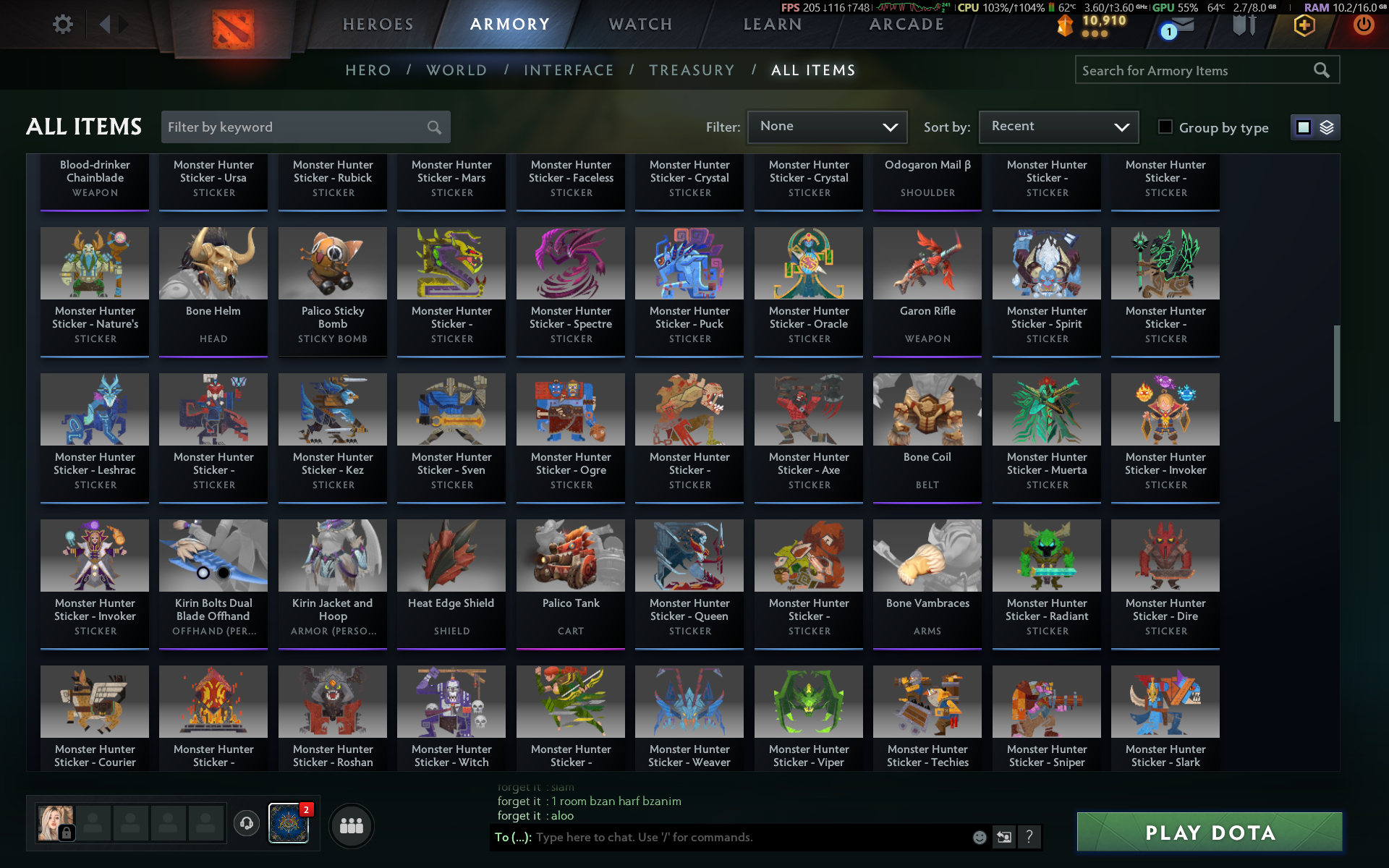Choose the Garon Rifle weapon item
1389x868 pixels.
click(927, 289)
